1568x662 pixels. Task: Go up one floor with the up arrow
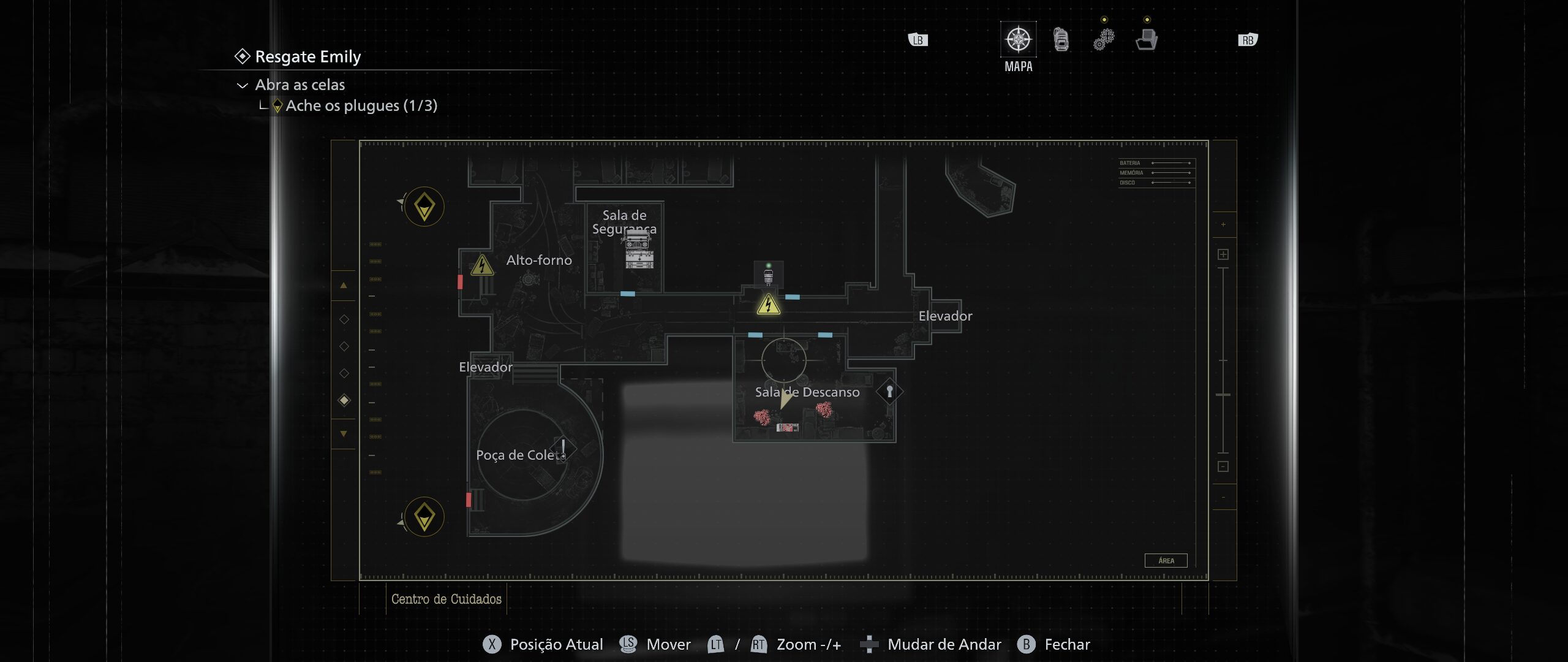tap(344, 286)
